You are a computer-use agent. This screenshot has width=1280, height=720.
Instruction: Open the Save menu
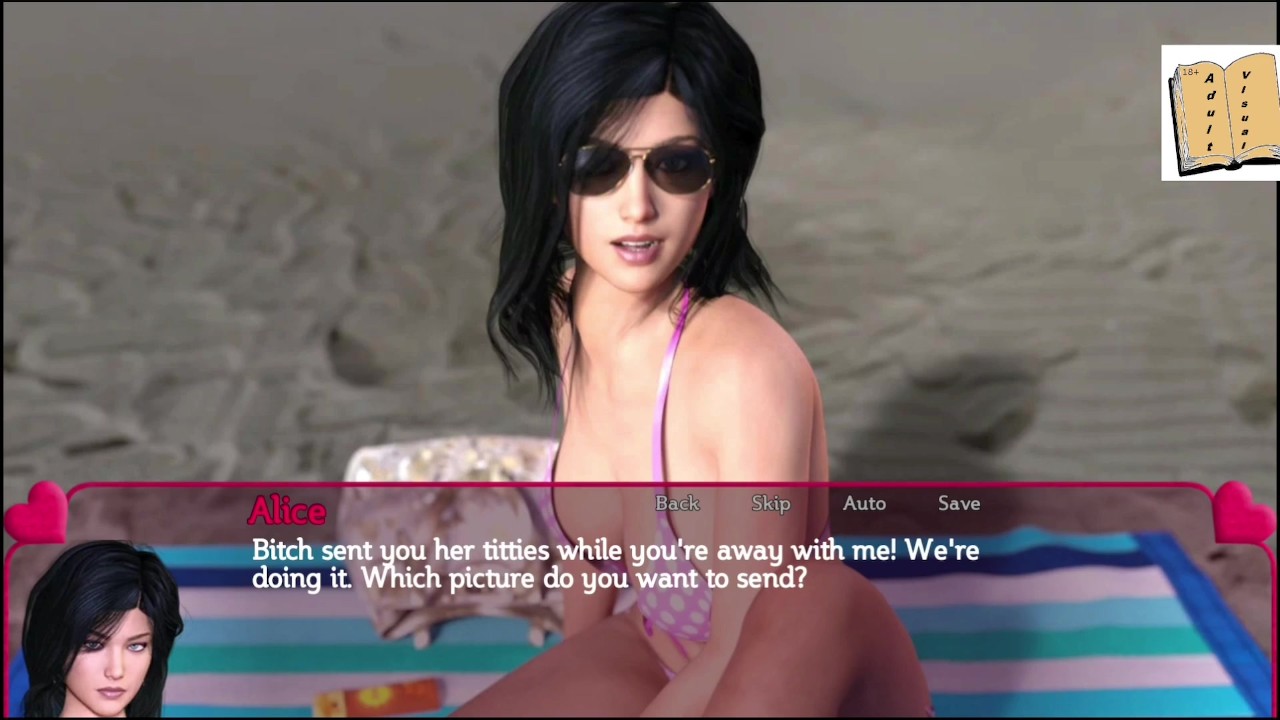pos(959,504)
